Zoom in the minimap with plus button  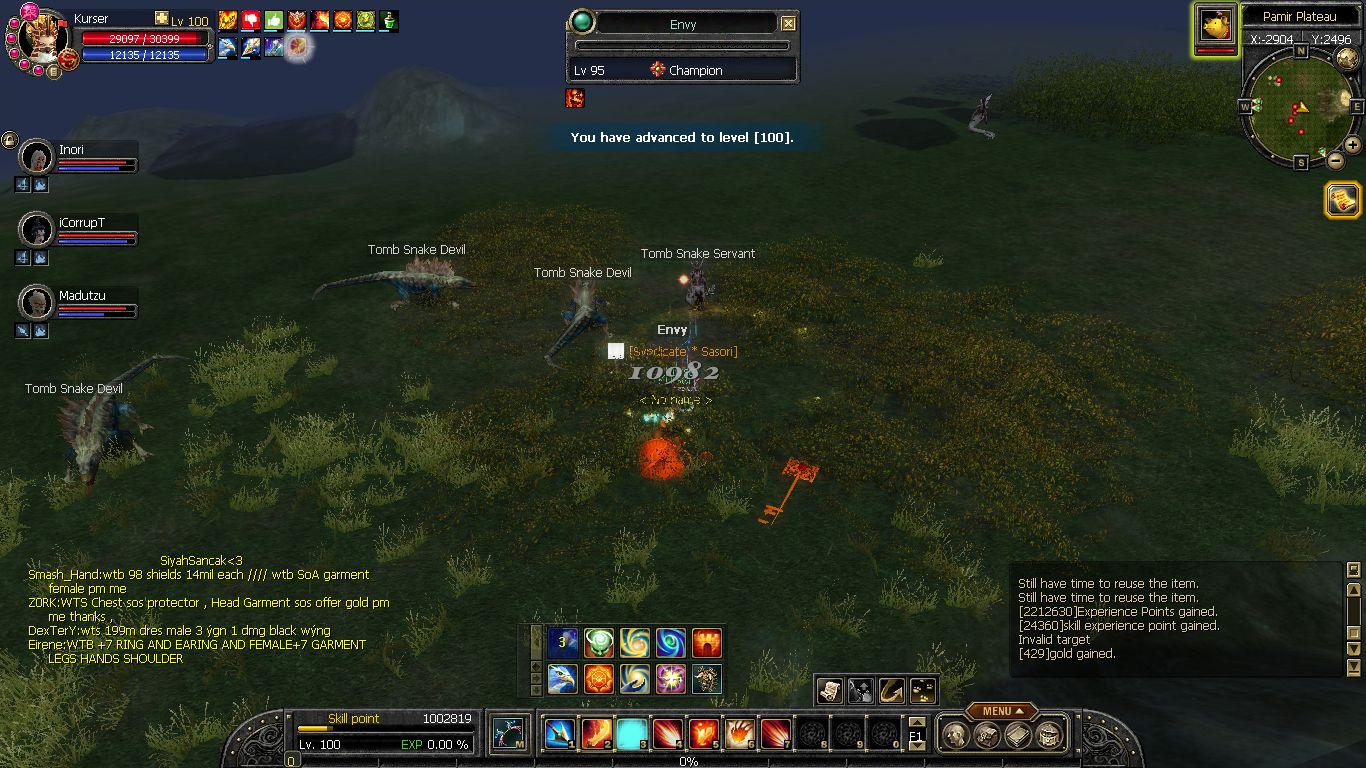tap(1353, 146)
